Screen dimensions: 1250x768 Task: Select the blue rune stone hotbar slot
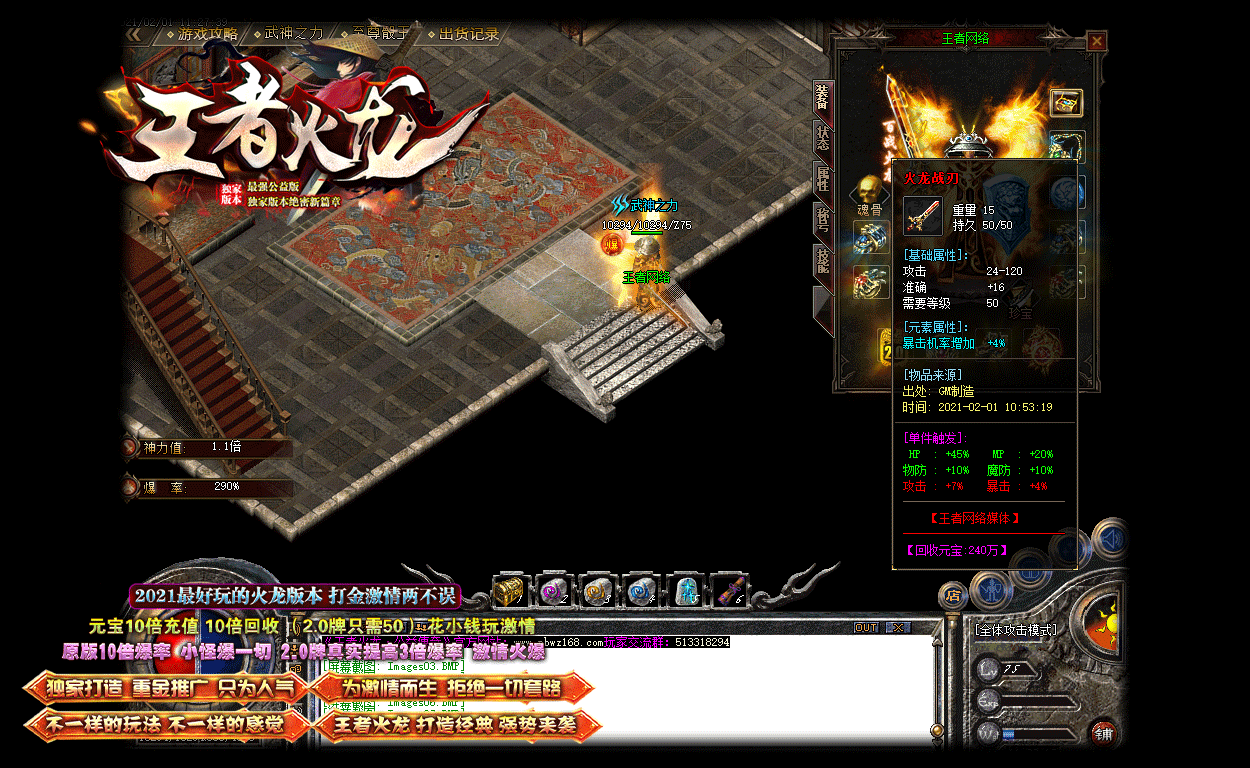[685, 591]
